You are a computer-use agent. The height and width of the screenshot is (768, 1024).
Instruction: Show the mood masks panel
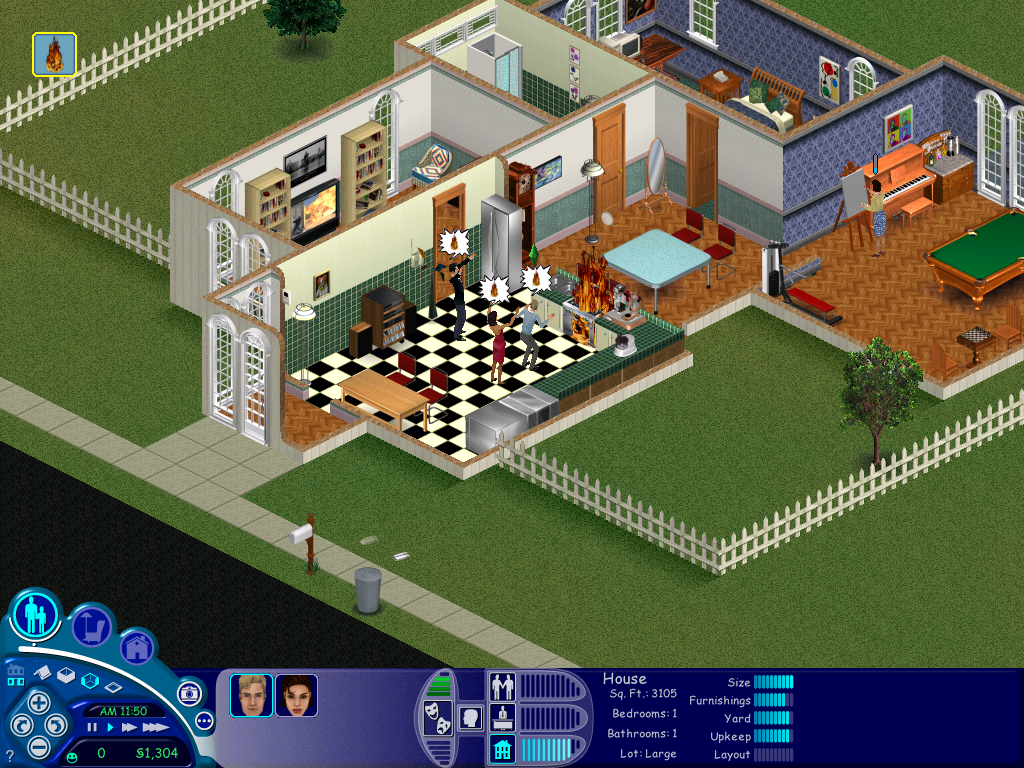[x=436, y=719]
